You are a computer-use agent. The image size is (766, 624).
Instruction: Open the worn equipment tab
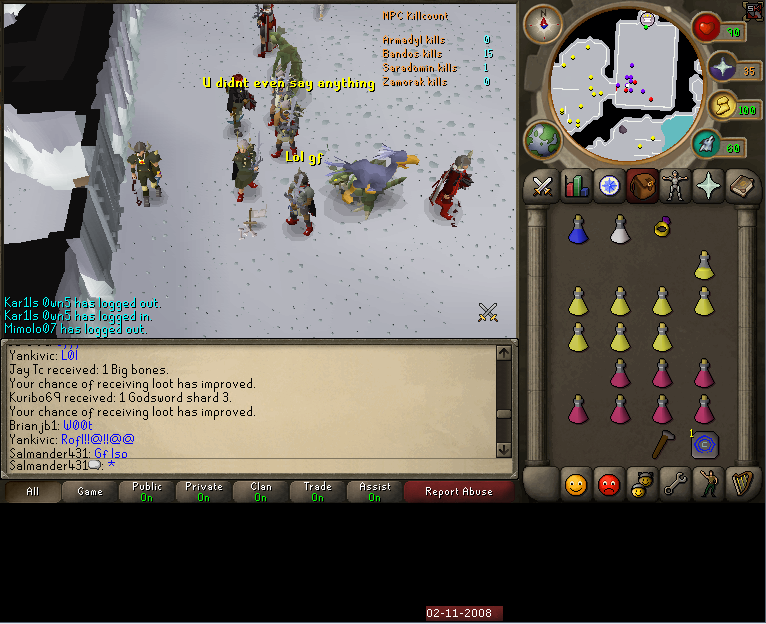click(x=676, y=187)
